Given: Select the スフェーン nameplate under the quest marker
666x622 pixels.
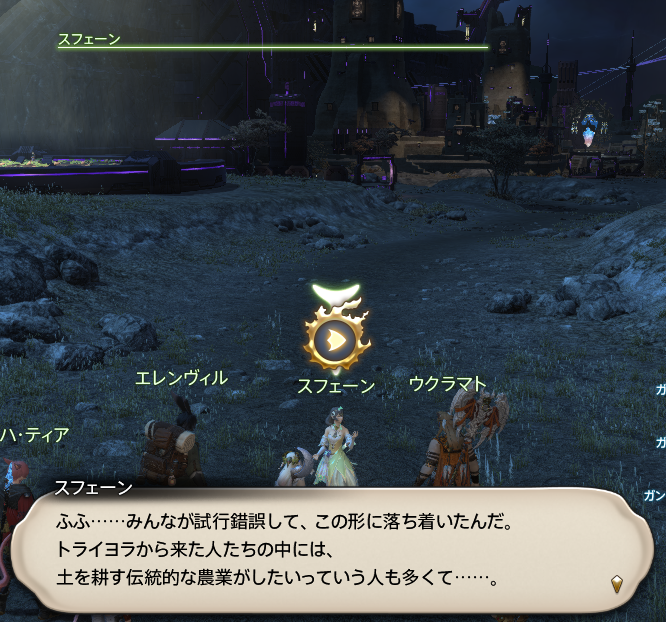Looking at the screenshot, I should 336,385.
